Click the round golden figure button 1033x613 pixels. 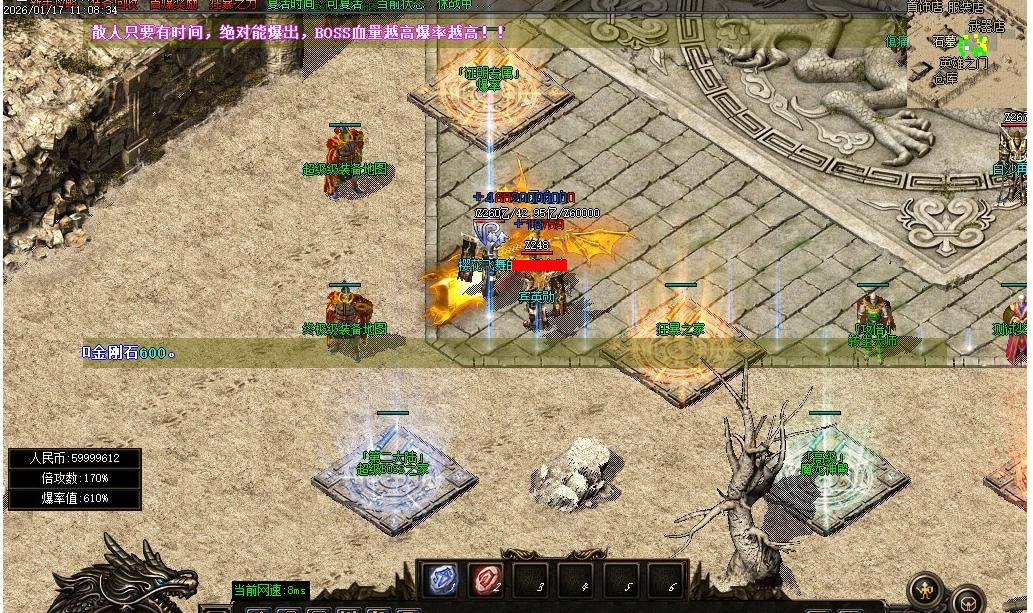[925, 589]
